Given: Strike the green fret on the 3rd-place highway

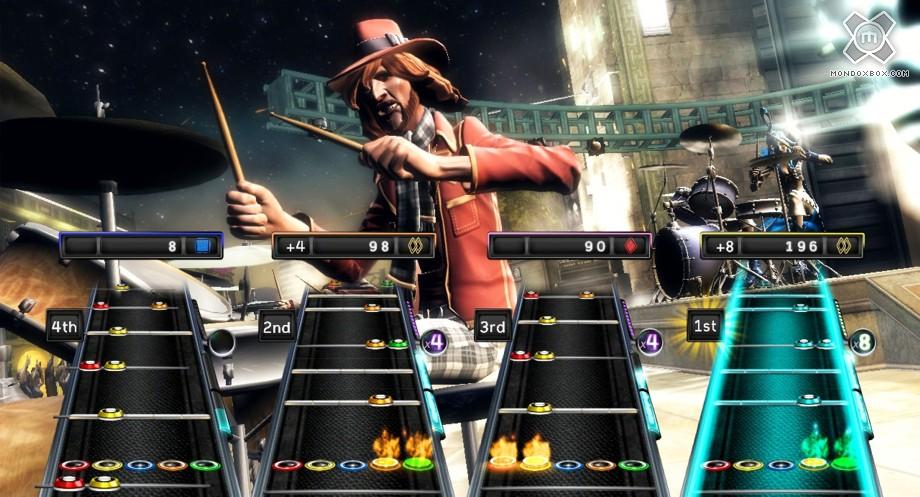Looking at the screenshot, I should (632, 465).
